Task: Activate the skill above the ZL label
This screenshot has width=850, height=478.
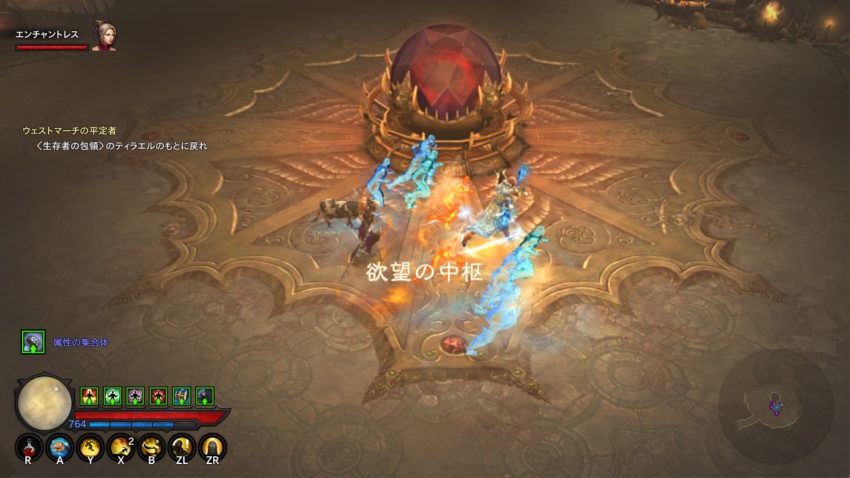Action: click(181, 448)
